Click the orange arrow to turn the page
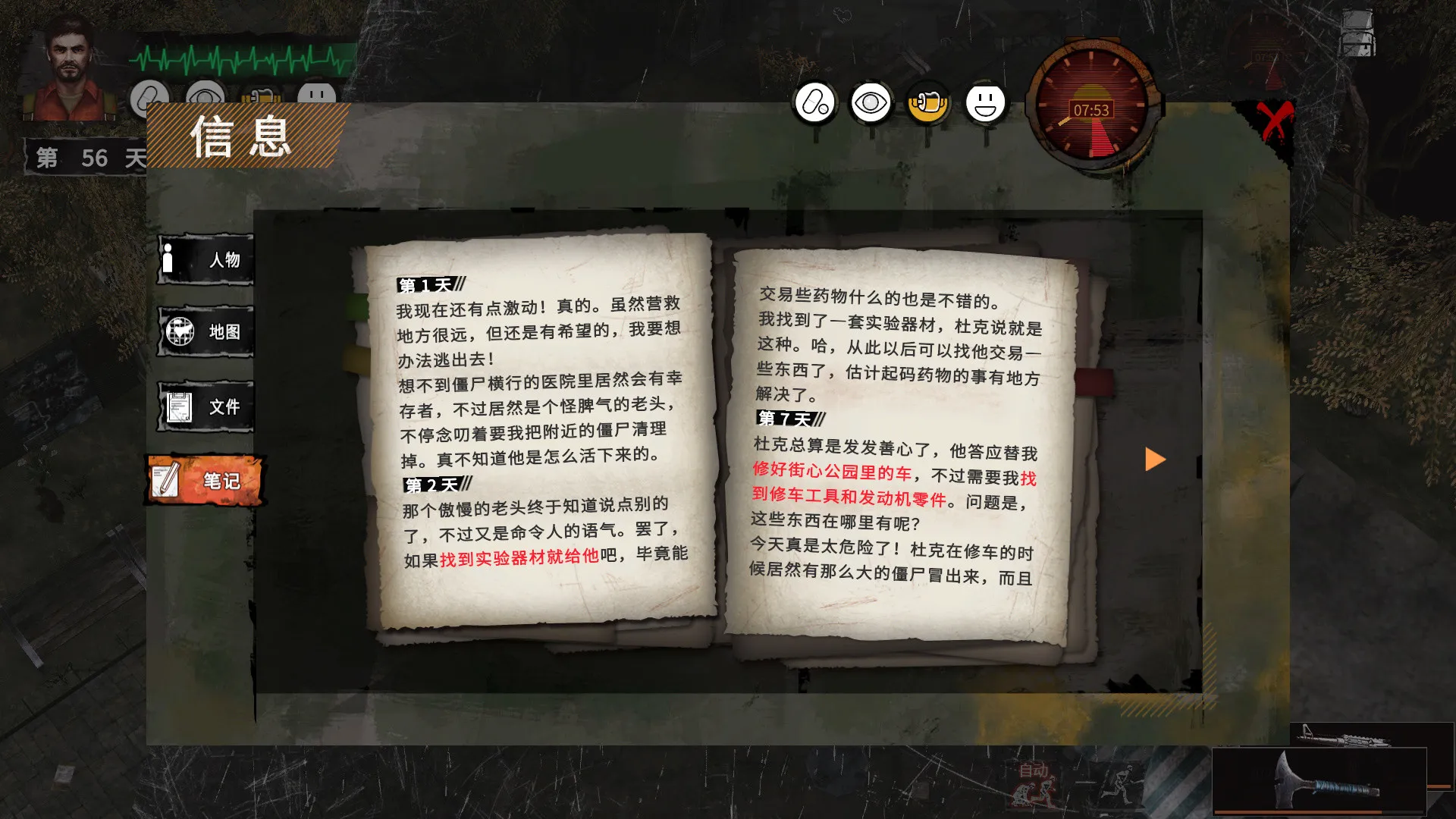The width and height of the screenshot is (1456, 819). click(x=1153, y=458)
